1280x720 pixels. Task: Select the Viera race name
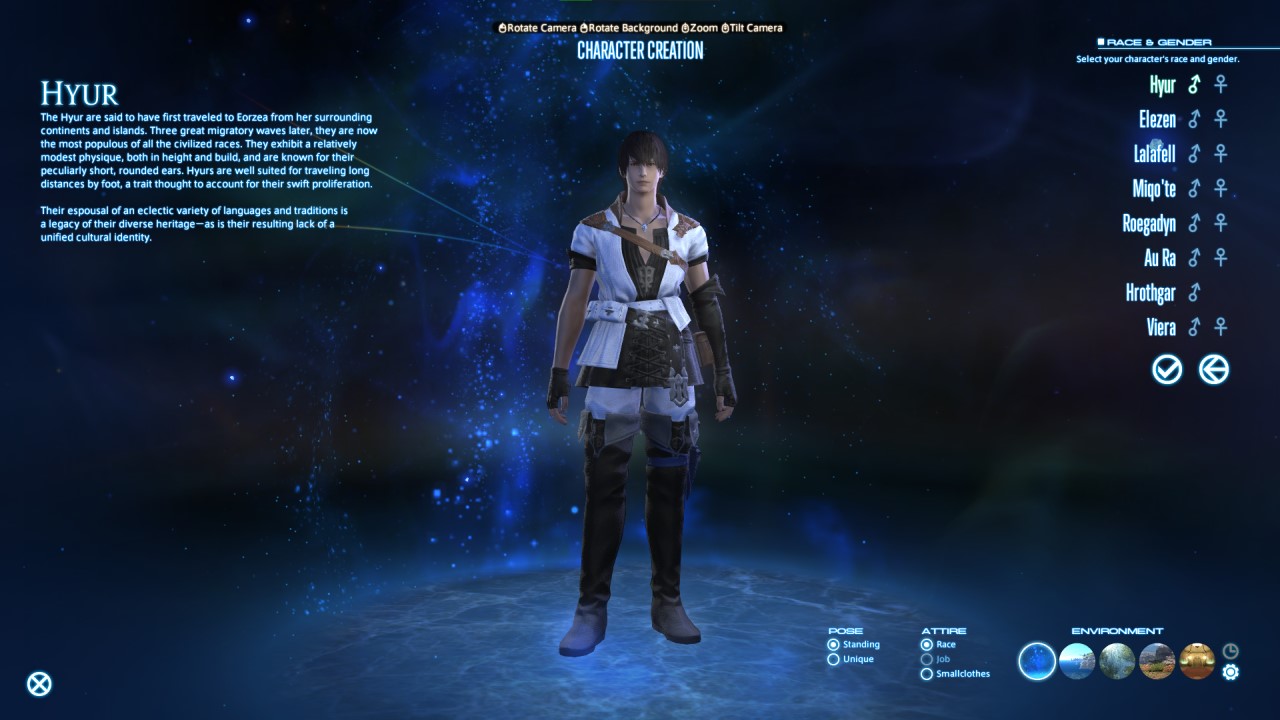pos(1161,327)
